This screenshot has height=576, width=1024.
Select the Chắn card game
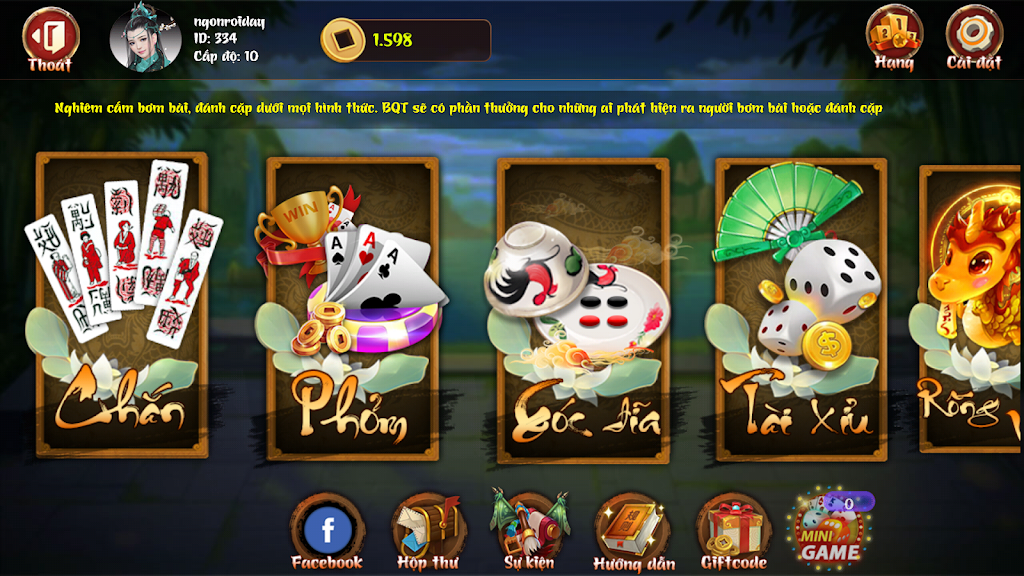[x=122, y=302]
